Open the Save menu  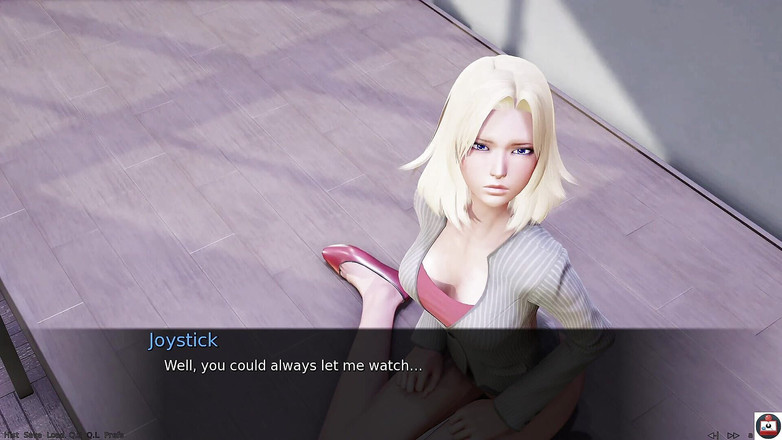tap(32, 435)
